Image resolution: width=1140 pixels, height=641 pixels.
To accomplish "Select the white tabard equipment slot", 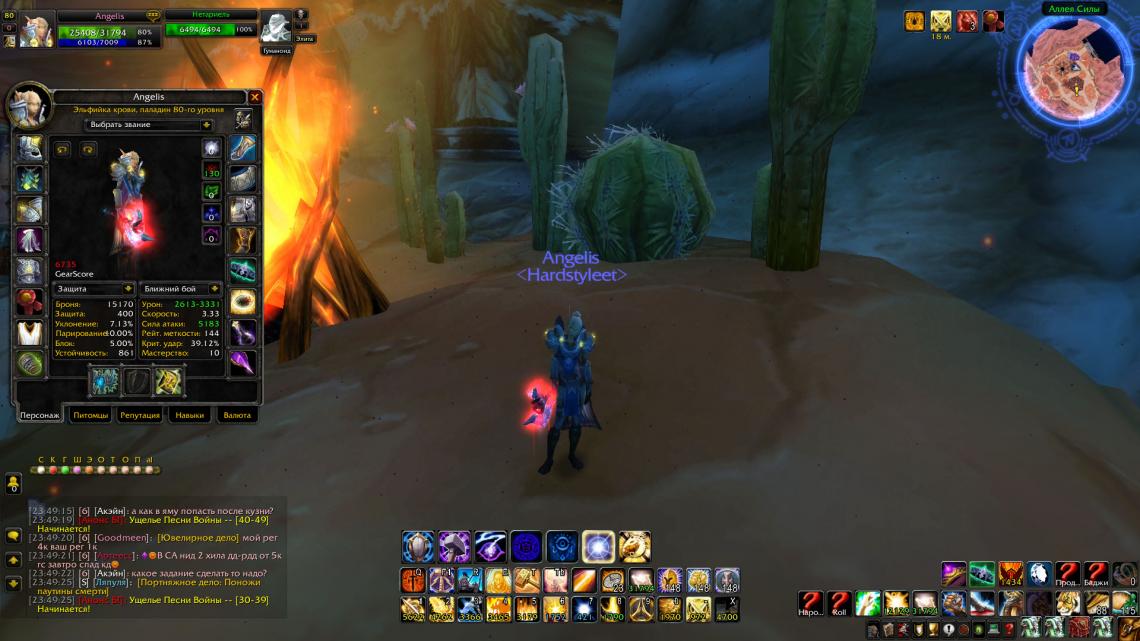I will coord(30,333).
